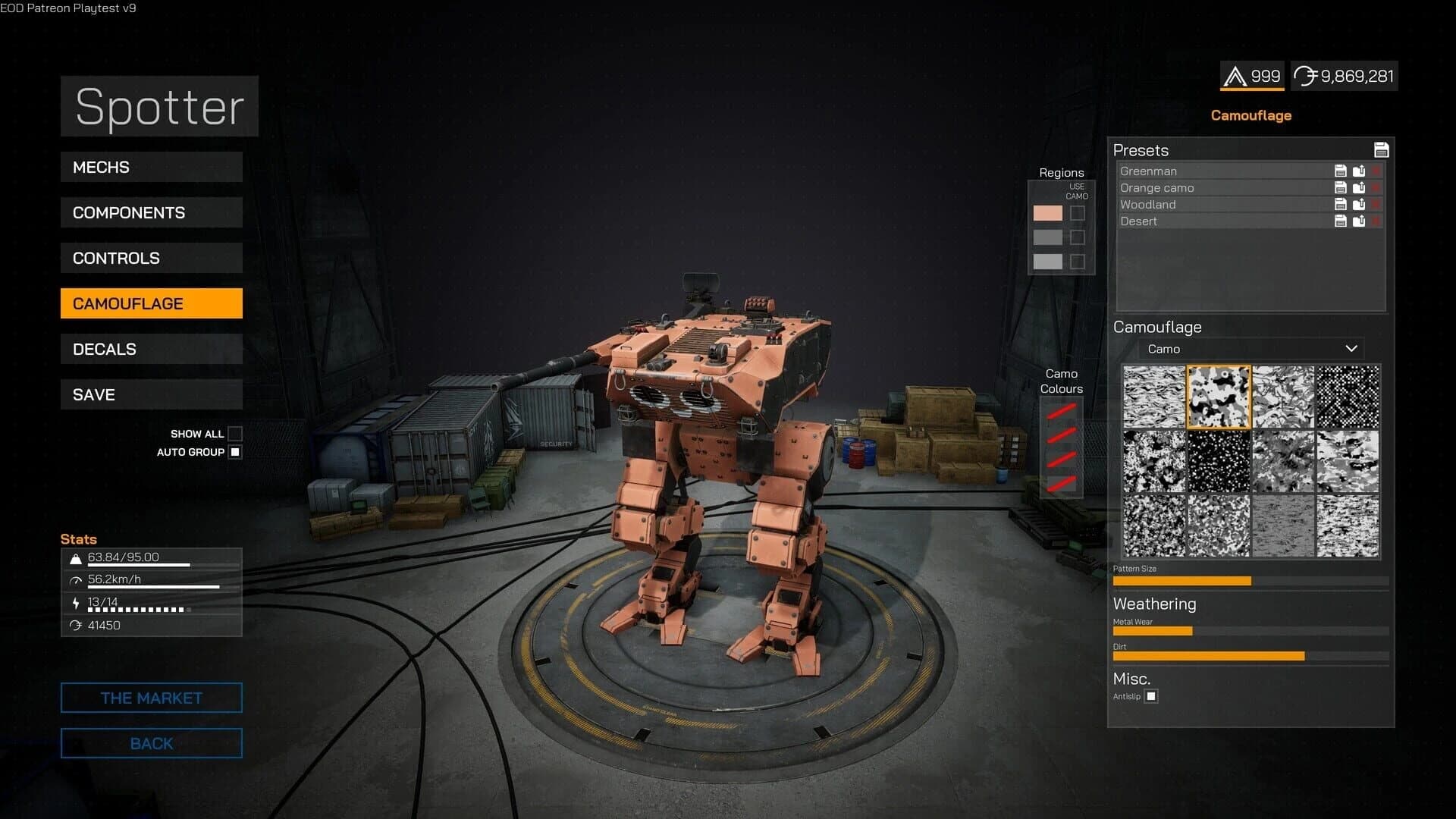Image resolution: width=1456 pixels, height=819 pixels.
Task: Click the triangle emblem beside the 999 counter
Action: pos(1234,76)
